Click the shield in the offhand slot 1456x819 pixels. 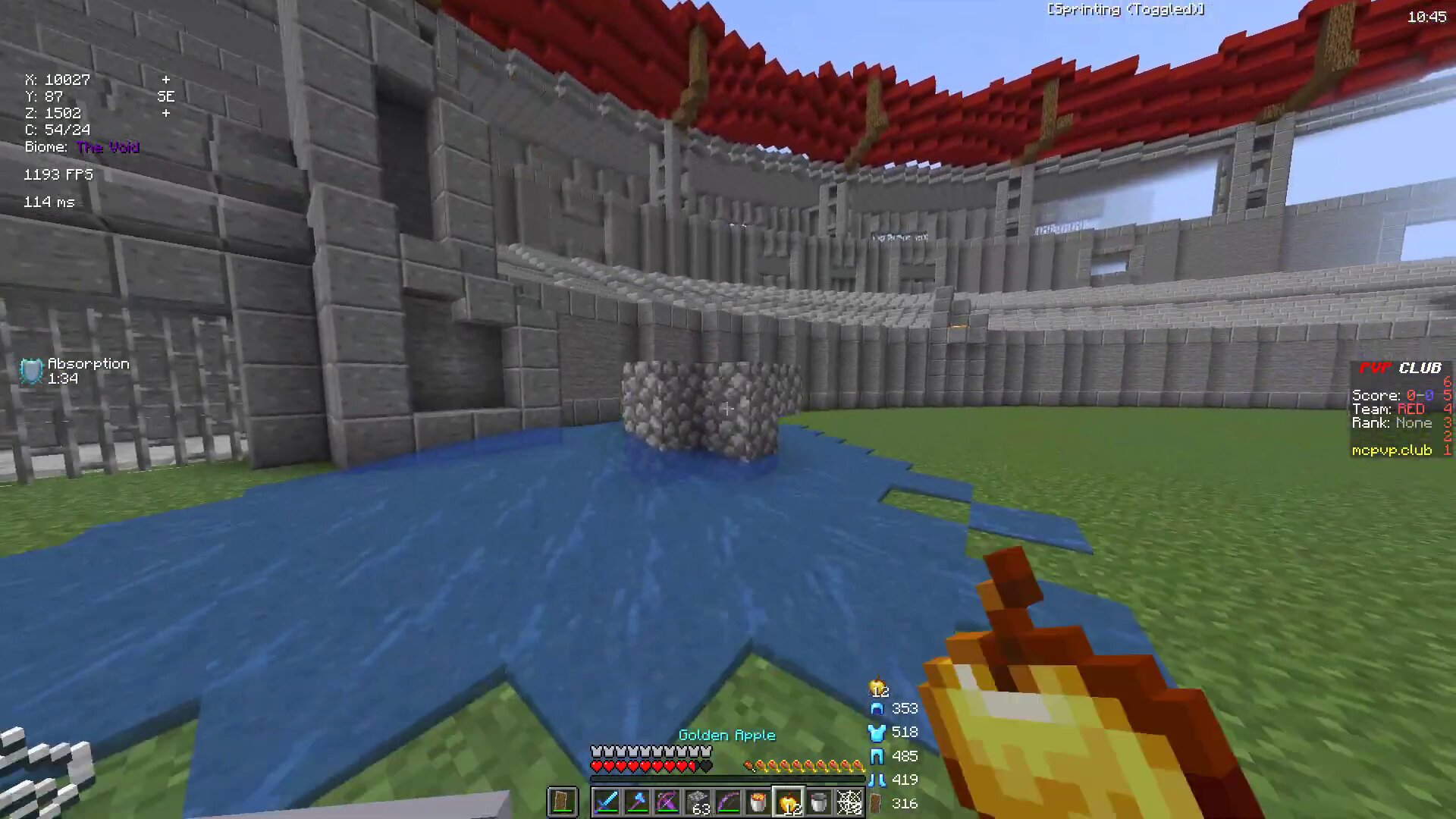(563, 802)
